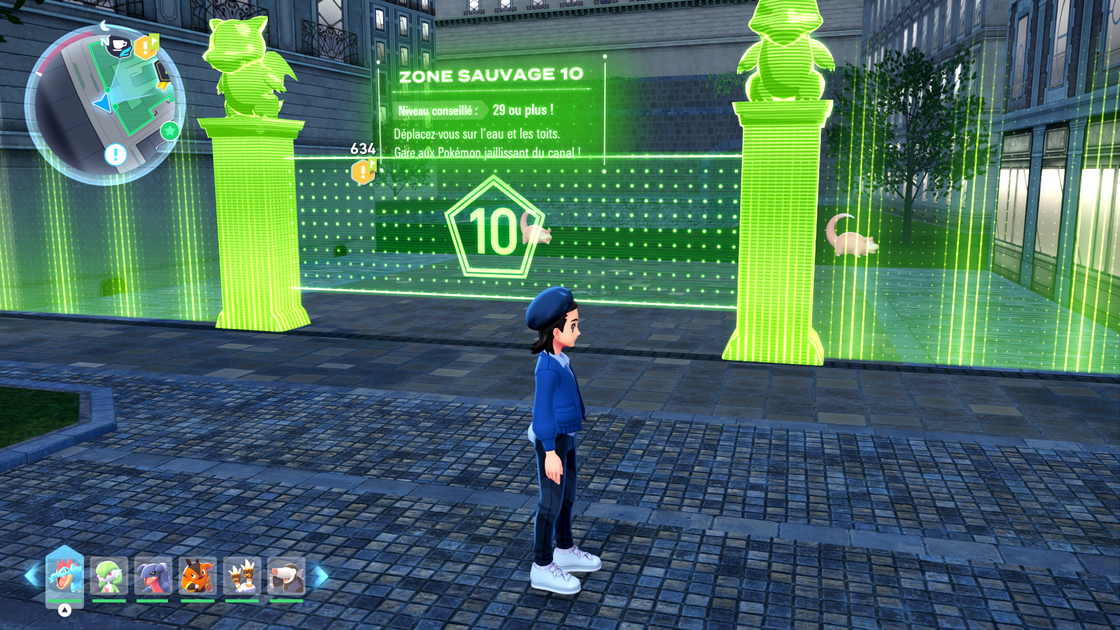The image size is (1120, 630).
Task: Open the circular minimap
Action: point(103,103)
